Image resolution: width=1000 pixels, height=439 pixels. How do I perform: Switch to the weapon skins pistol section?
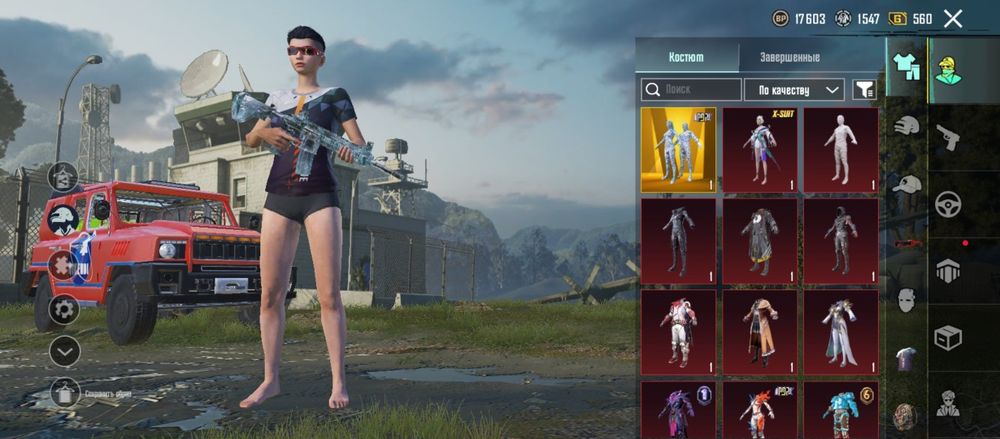[947, 137]
